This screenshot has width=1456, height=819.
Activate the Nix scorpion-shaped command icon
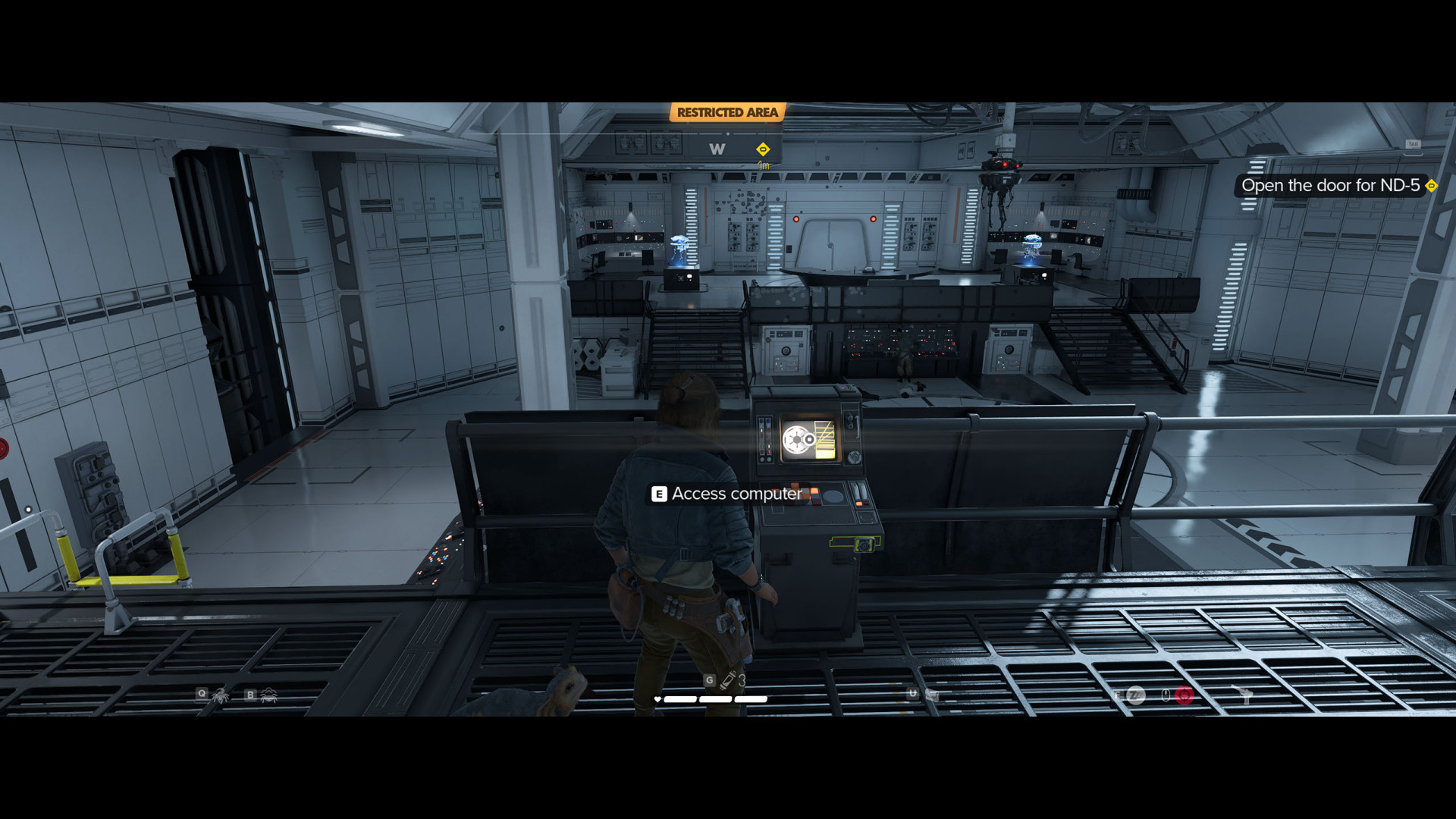[221, 695]
